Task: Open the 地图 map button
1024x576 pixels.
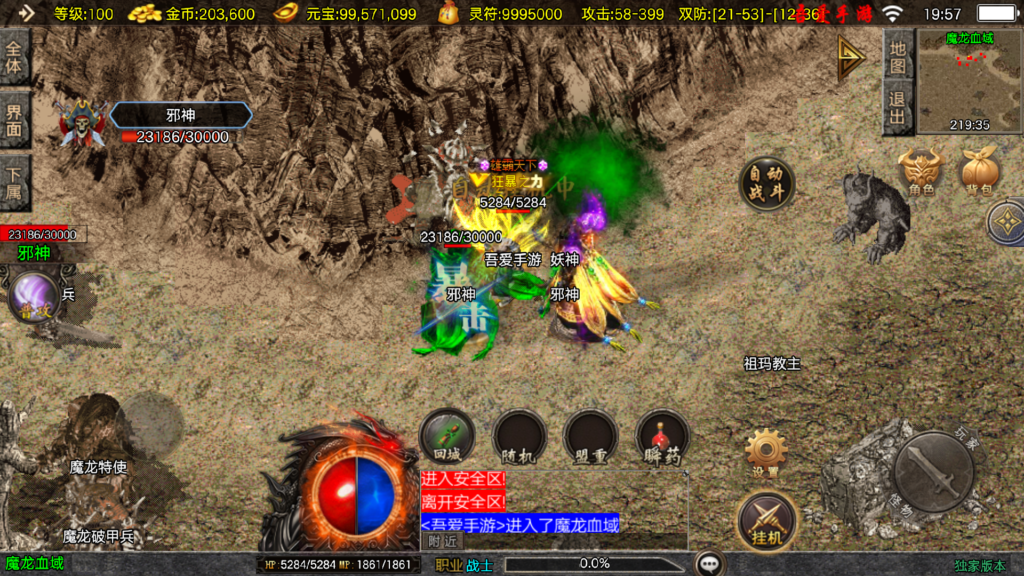Action: pyautogui.click(x=898, y=57)
